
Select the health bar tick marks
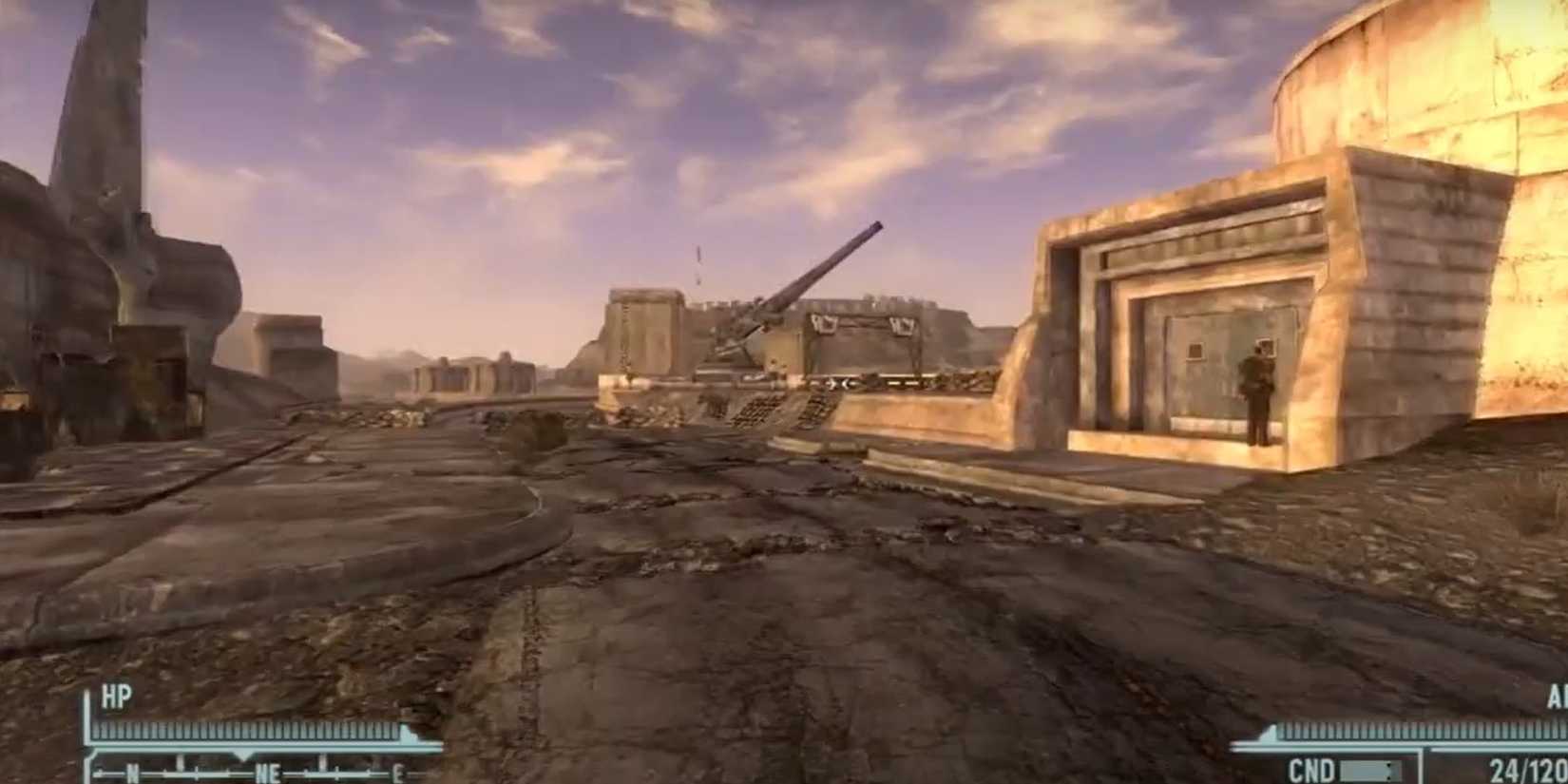tap(245, 730)
